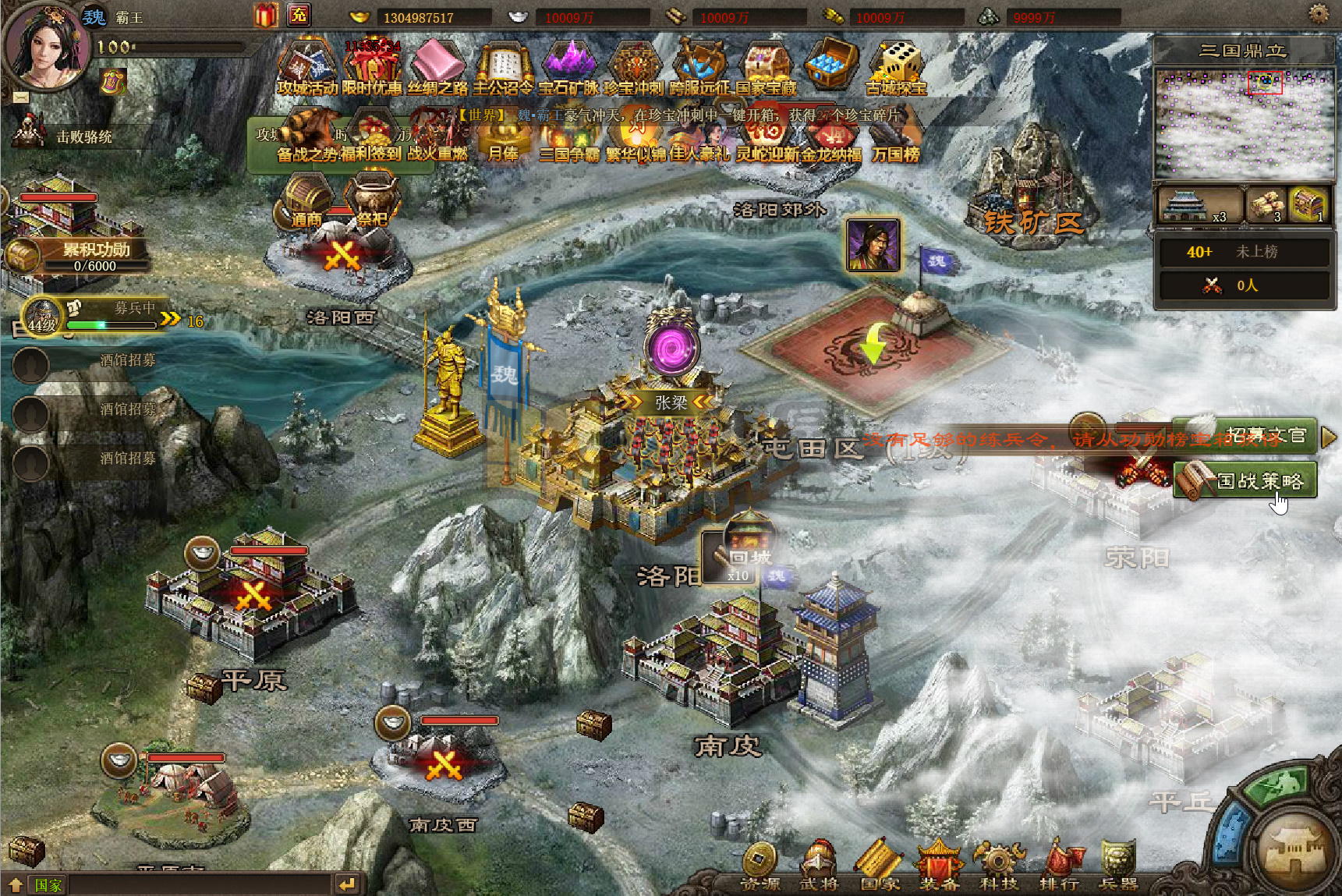Open the 装备 equipment menu
The height and width of the screenshot is (896, 1342).
(939, 868)
